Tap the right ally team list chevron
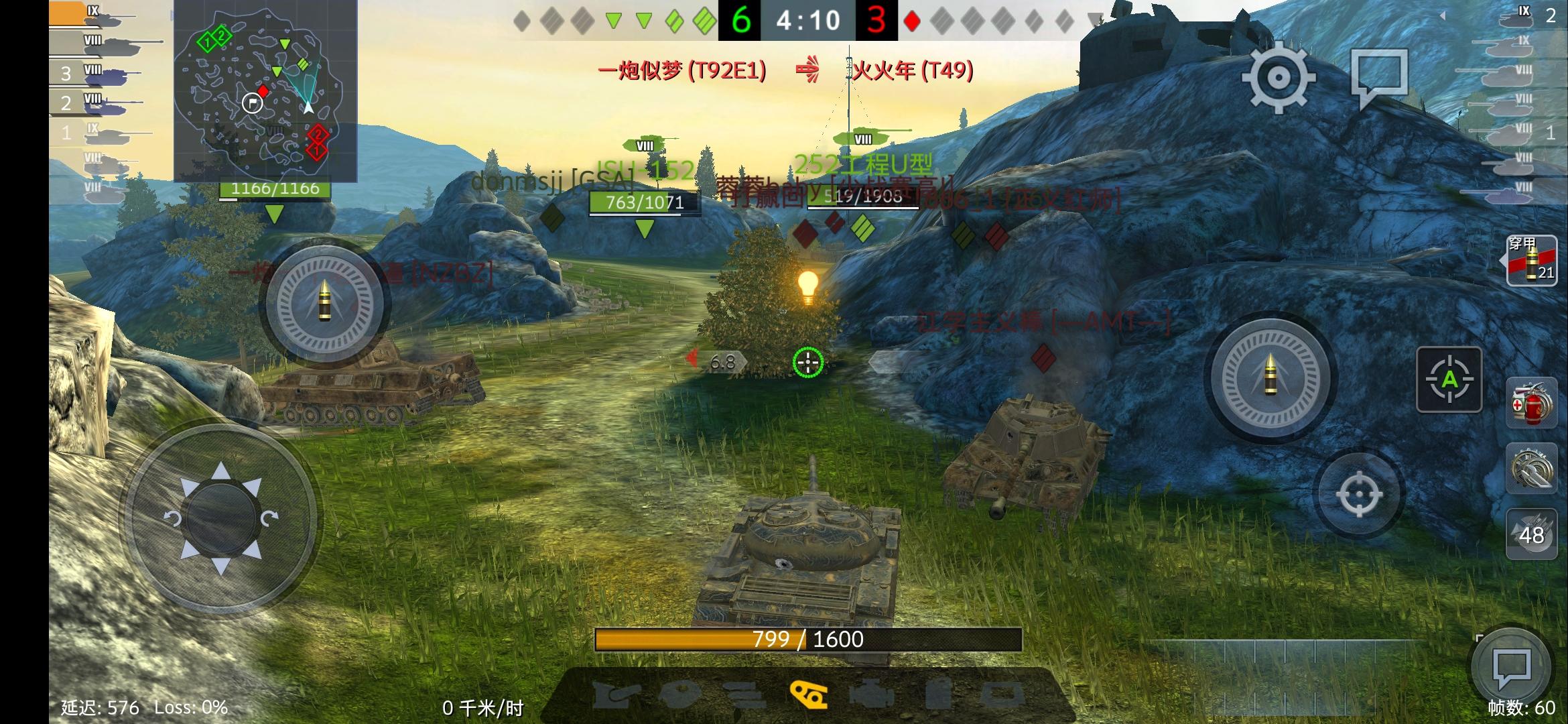The width and height of the screenshot is (1568, 724). click(x=1443, y=17)
